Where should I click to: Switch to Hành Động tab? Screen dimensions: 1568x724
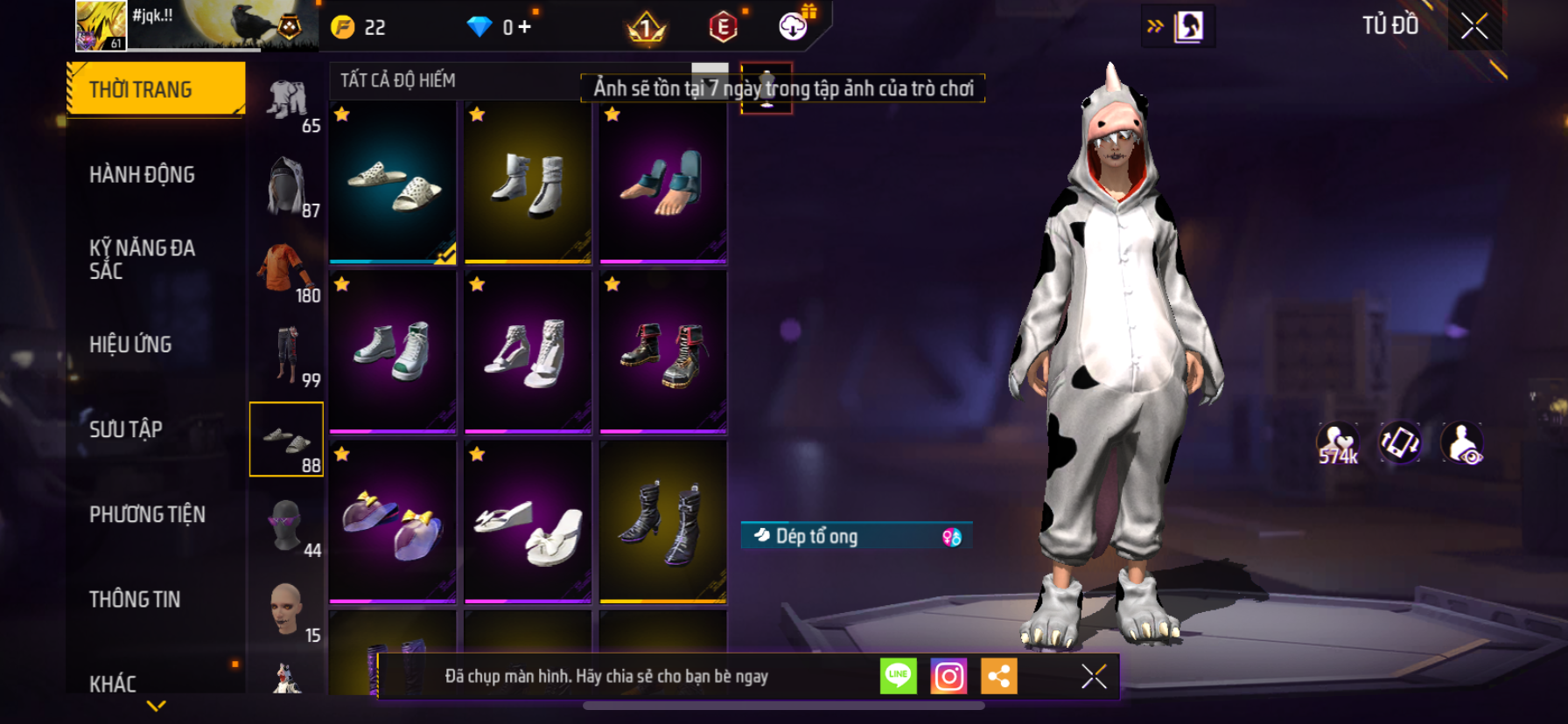143,174
